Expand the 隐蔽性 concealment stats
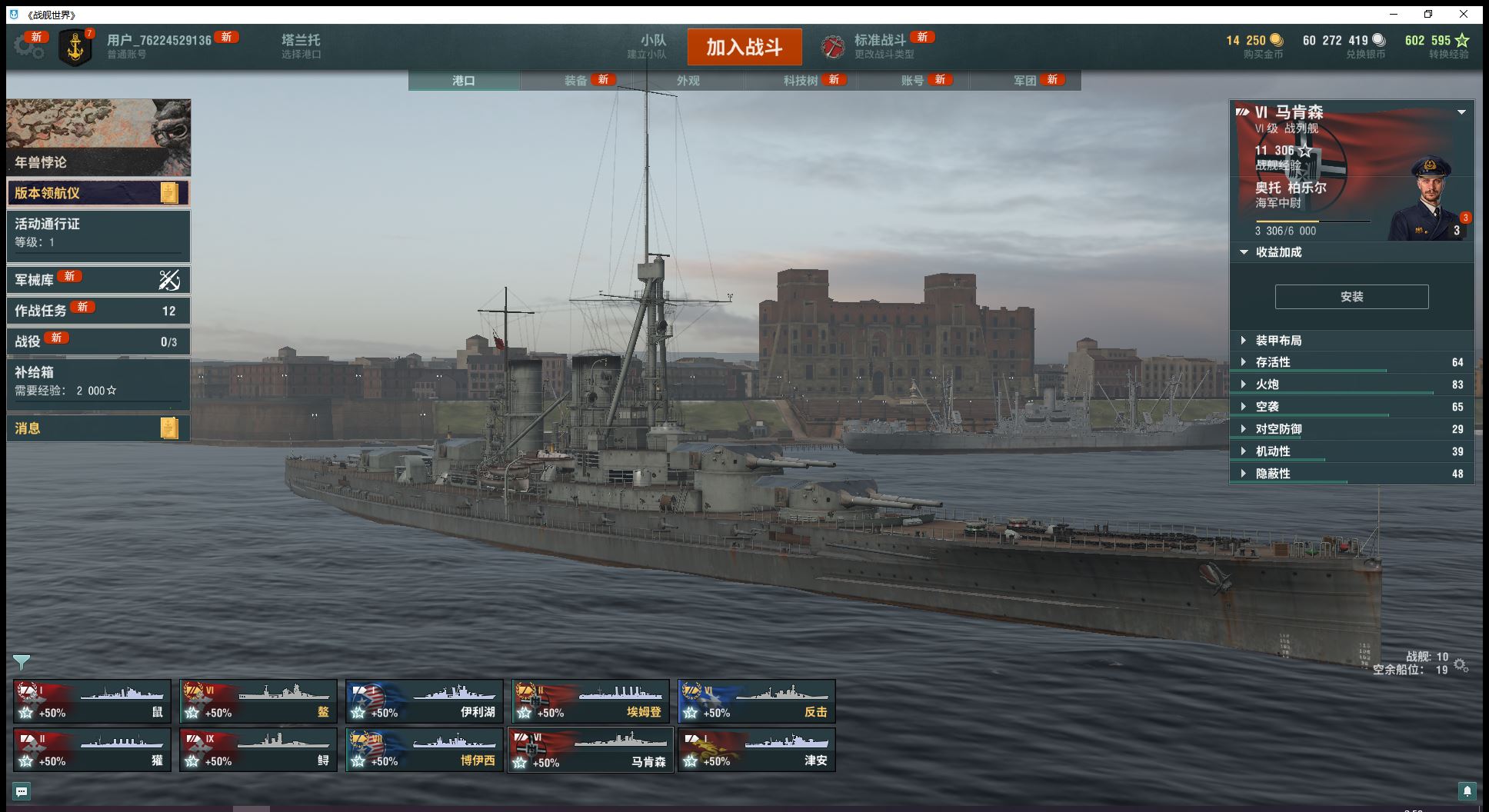The width and height of the screenshot is (1489, 812). click(x=1273, y=474)
